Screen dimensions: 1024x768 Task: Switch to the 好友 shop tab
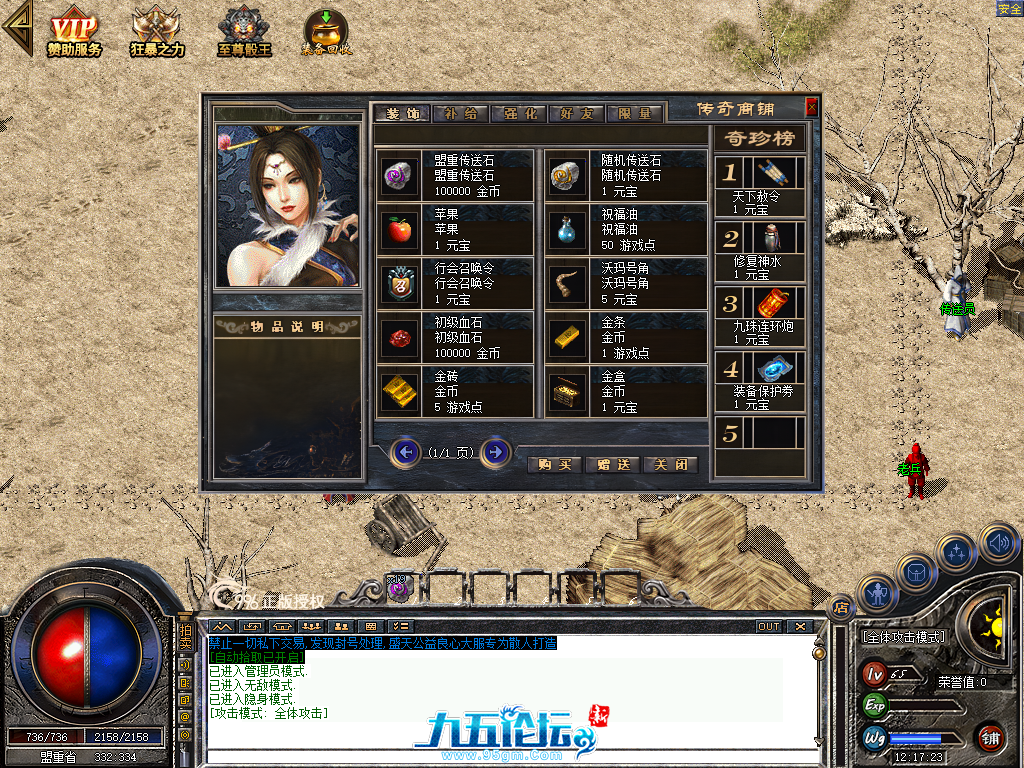[577, 113]
